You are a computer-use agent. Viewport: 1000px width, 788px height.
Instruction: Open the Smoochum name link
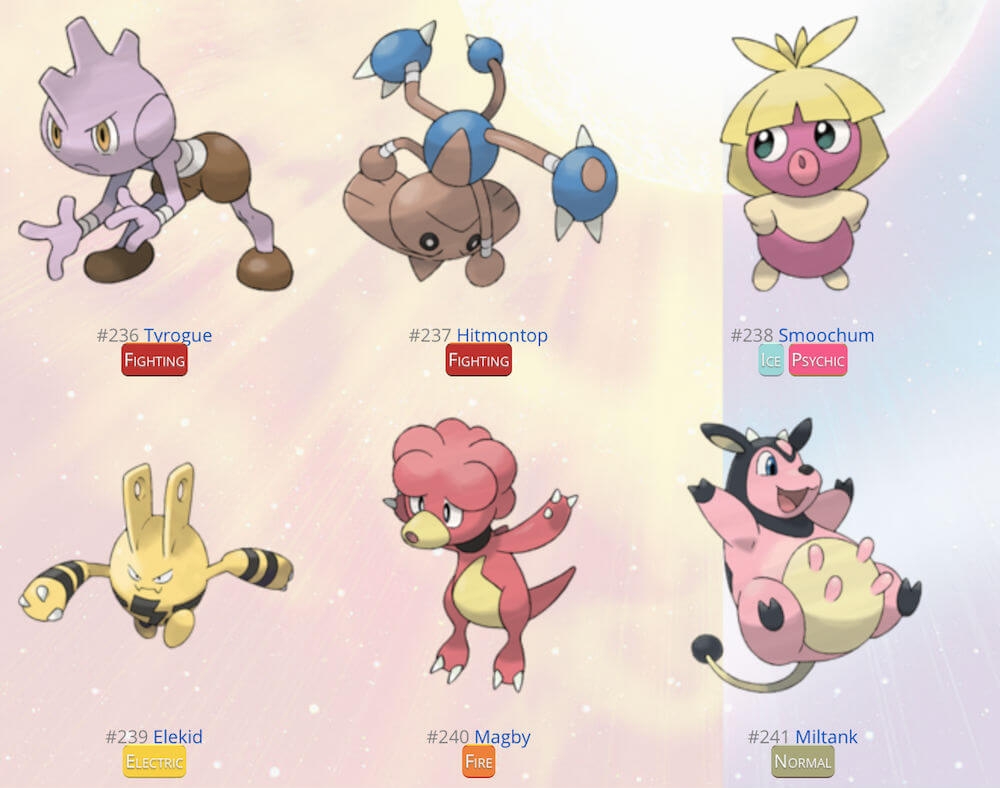click(826, 335)
